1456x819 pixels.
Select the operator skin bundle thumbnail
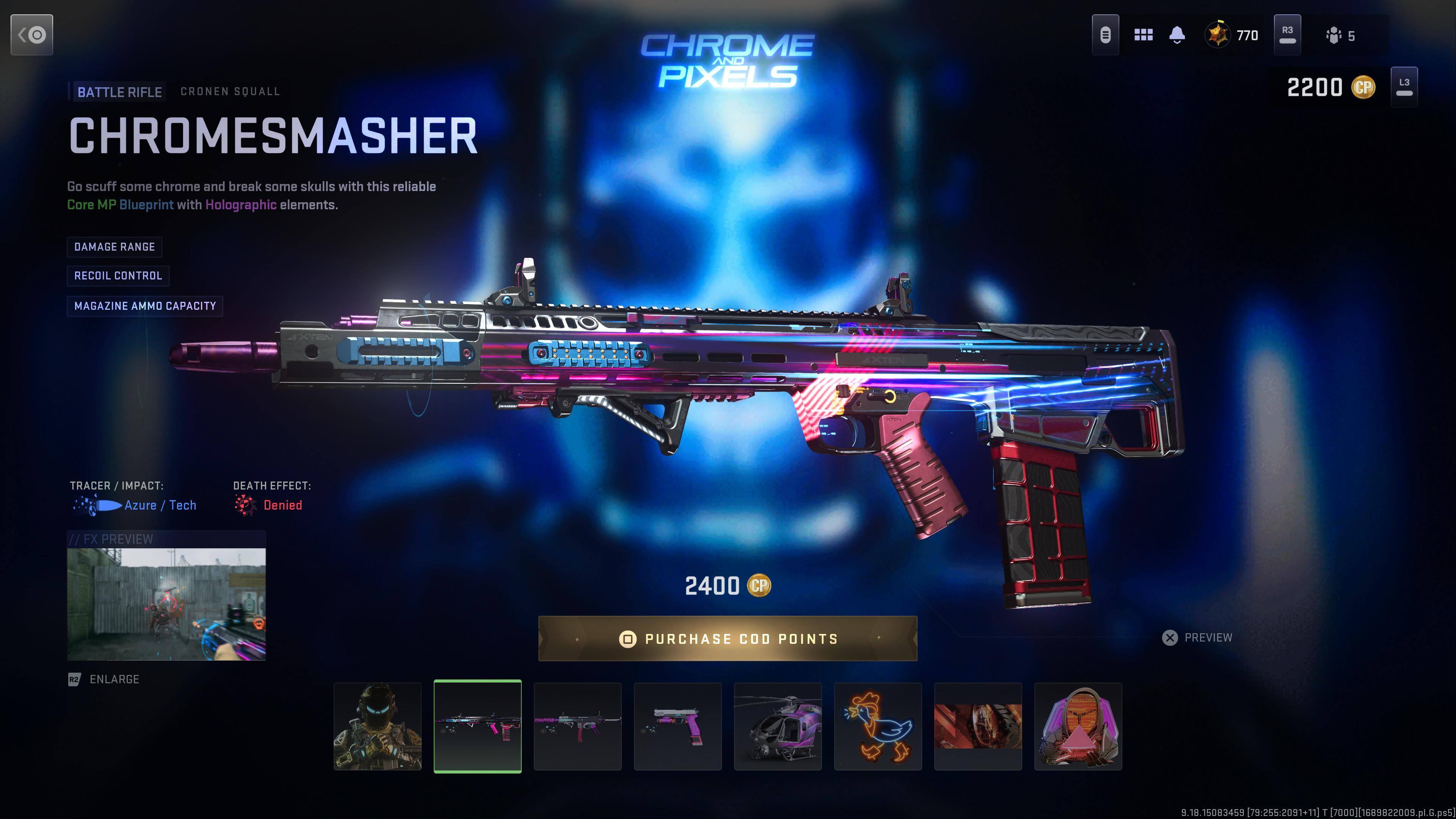pyautogui.click(x=378, y=726)
